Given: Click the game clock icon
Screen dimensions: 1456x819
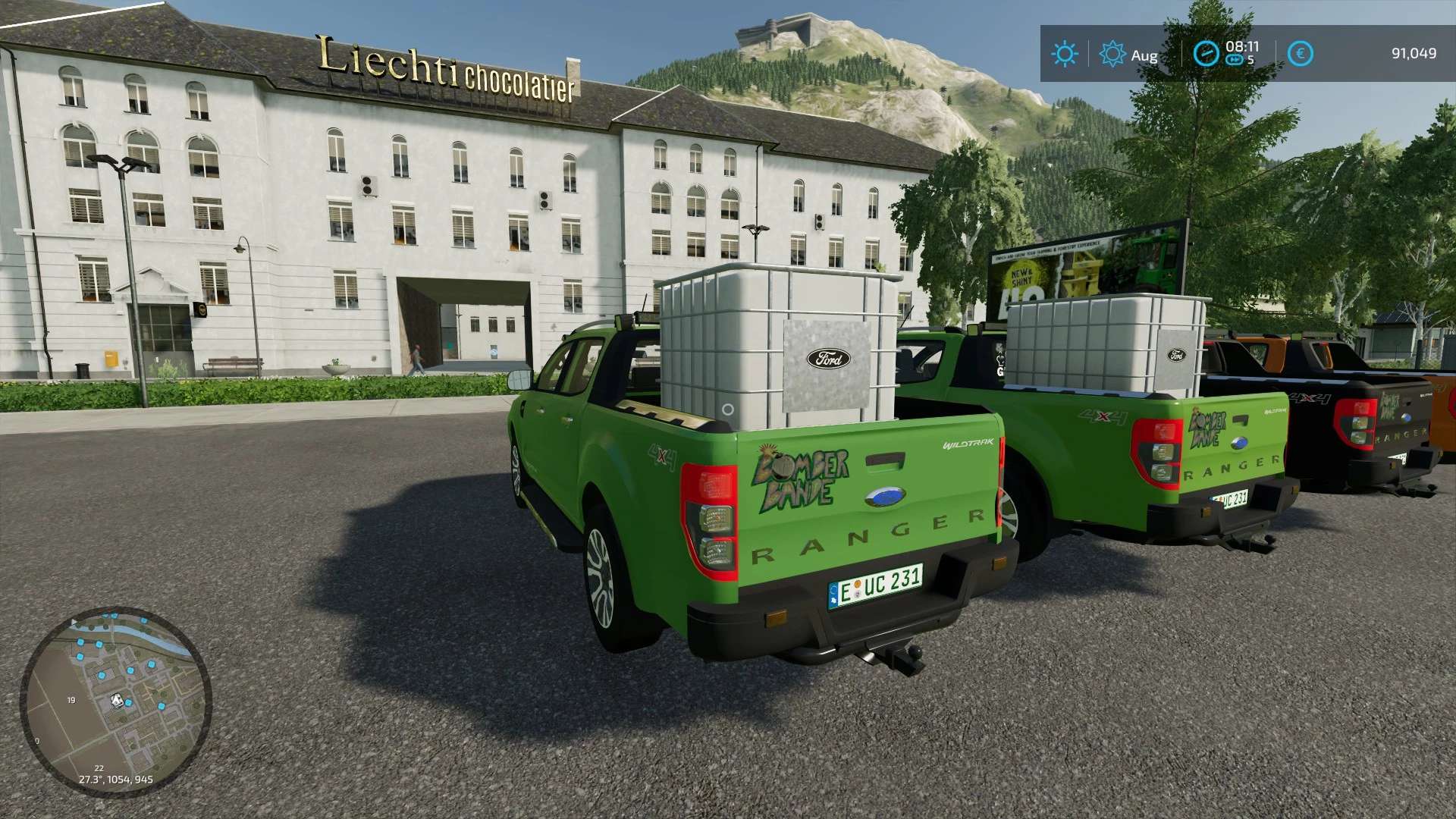Looking at the screenshot, I should tap(1206, 53).
